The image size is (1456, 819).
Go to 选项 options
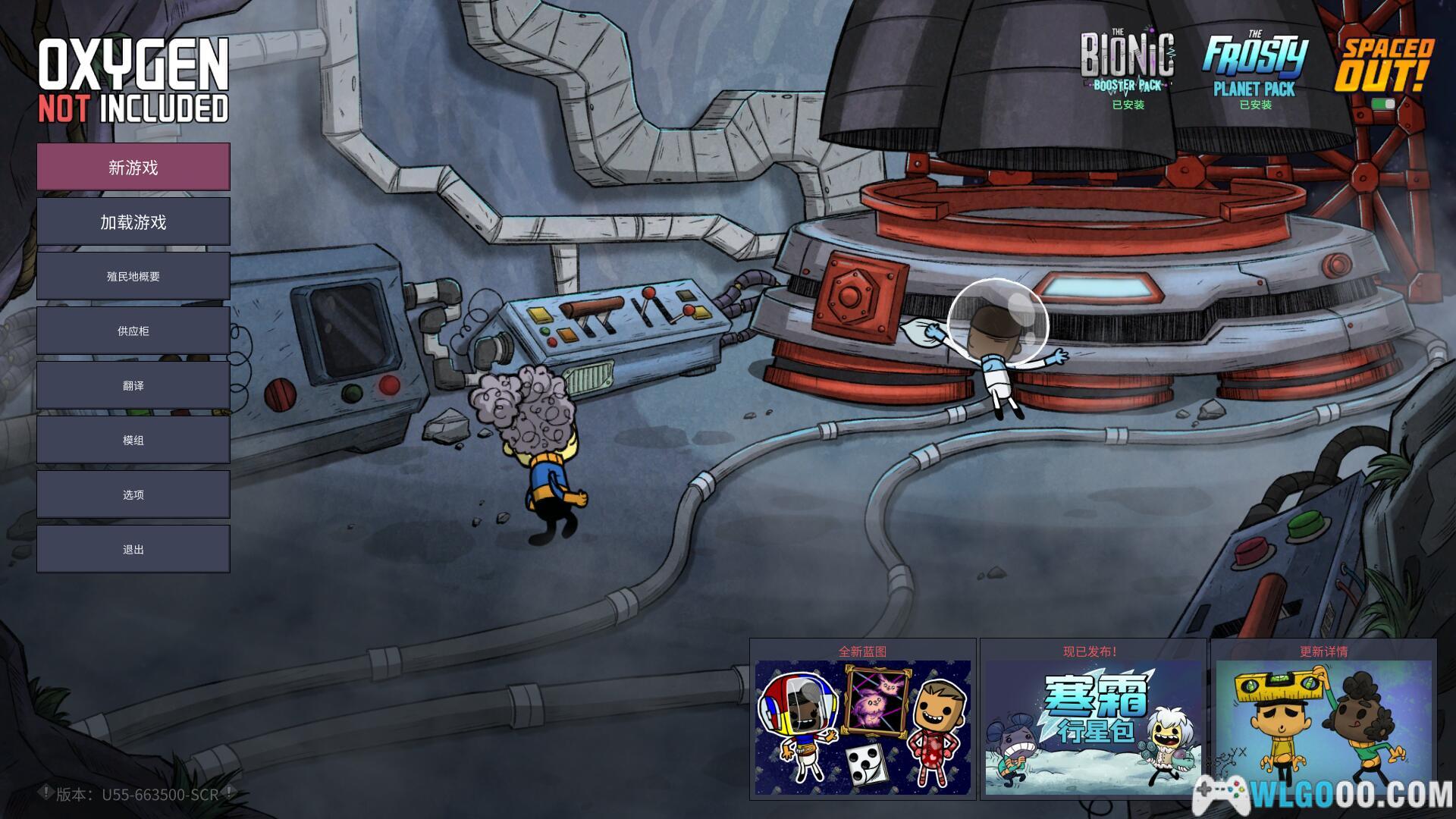click(133, 494)
